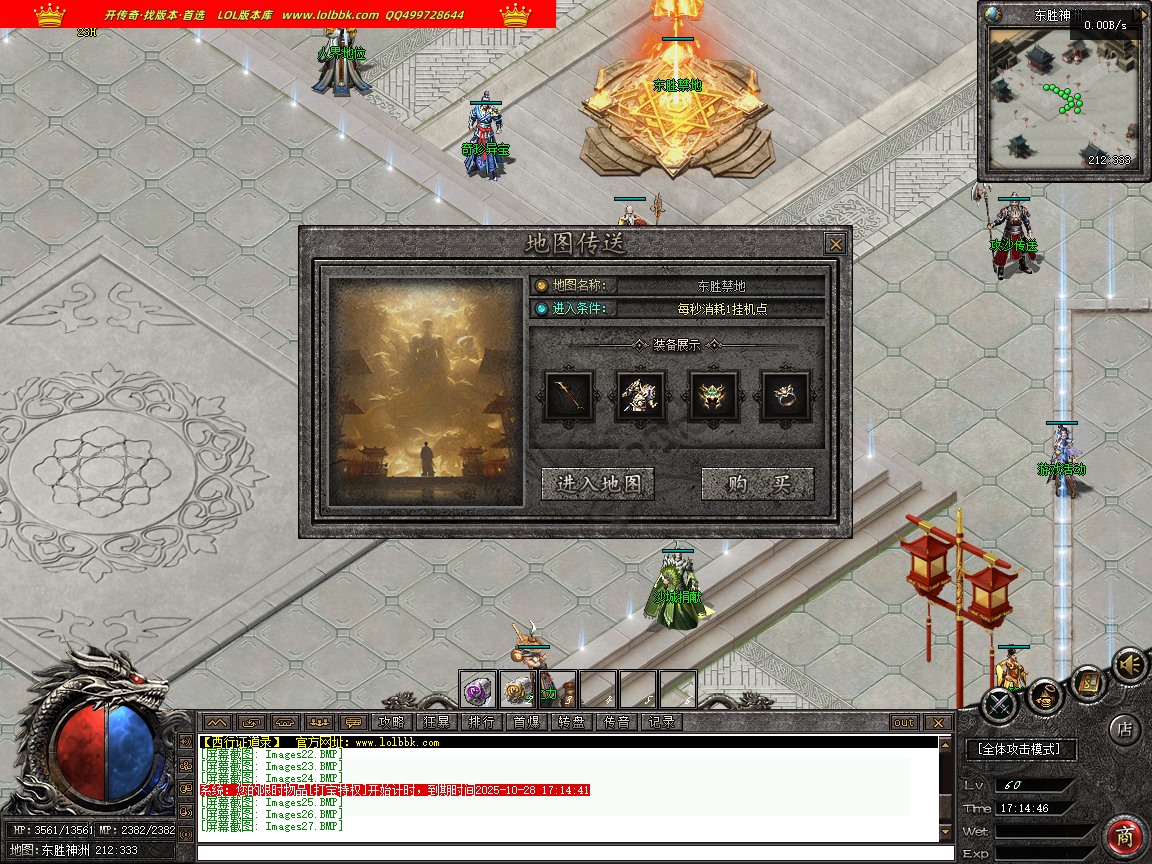
Task: Click the 进入地图 enter map button
Action: pos(597,484)
